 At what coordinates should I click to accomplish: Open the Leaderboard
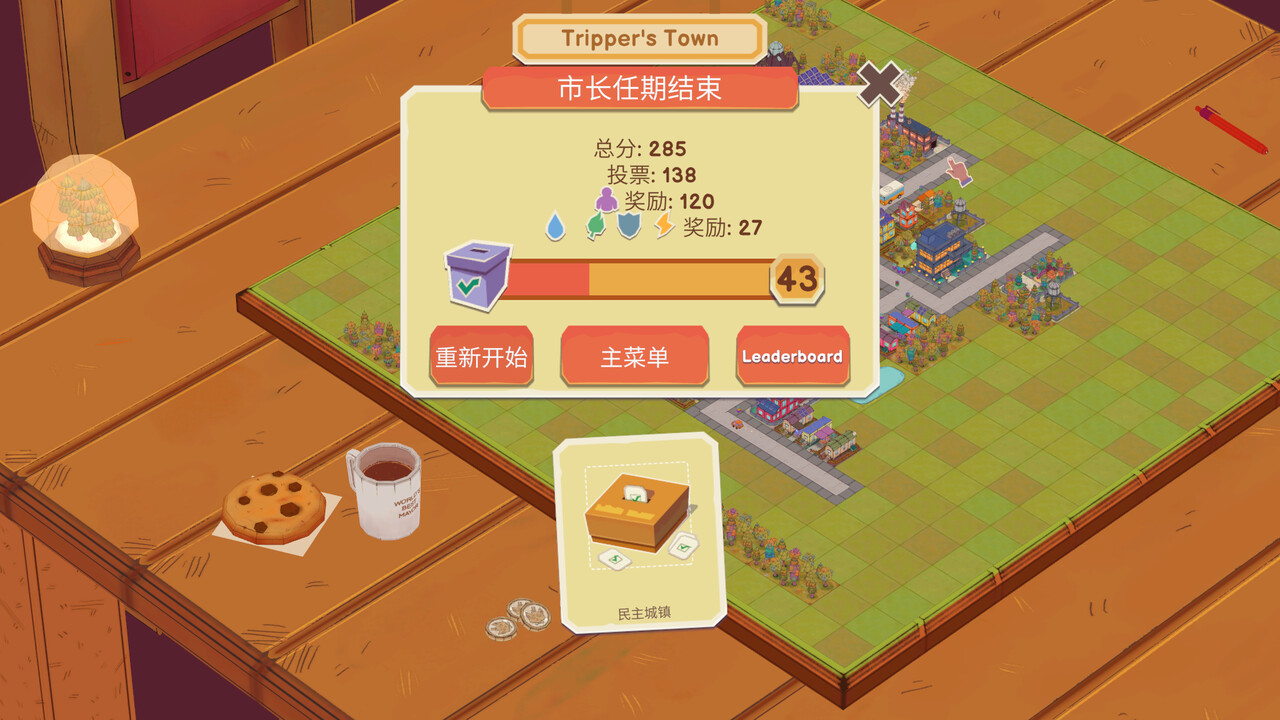point(793,356)
